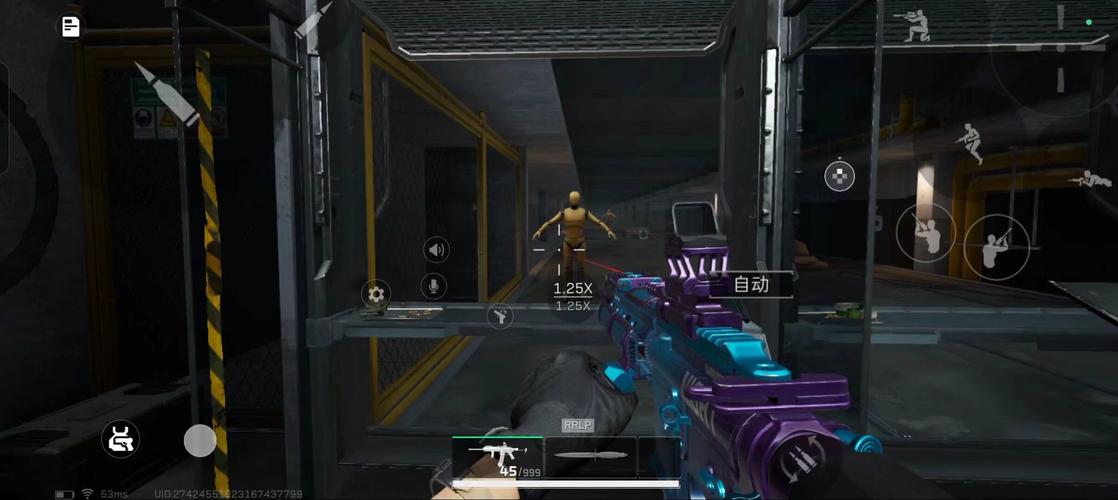Screen dimensions: 1118x500
Task: Select the assault rifle weapon slot
Action: pyautogui.click(x=498, y=457)
